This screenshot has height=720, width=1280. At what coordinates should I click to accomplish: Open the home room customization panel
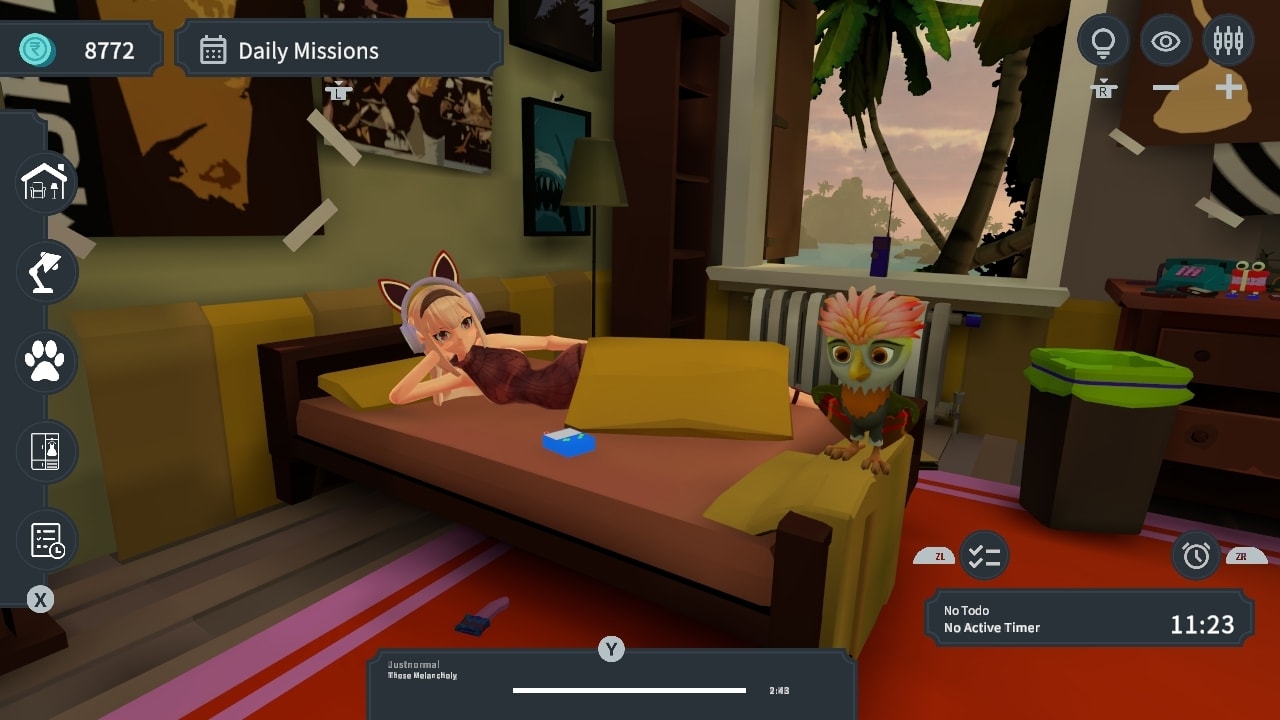point(45,183)
